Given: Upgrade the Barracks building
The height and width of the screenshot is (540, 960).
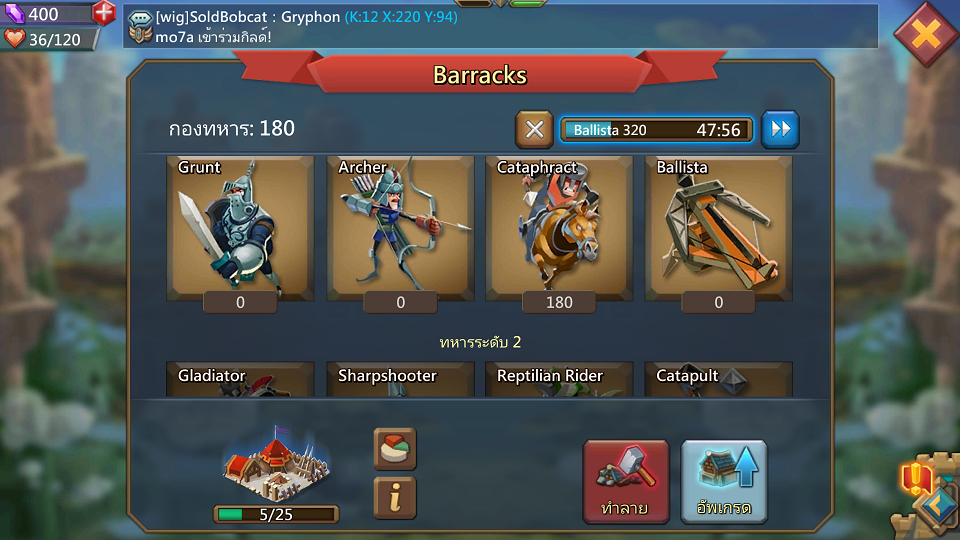Looking at the screenshot, I should pos(724,481).
